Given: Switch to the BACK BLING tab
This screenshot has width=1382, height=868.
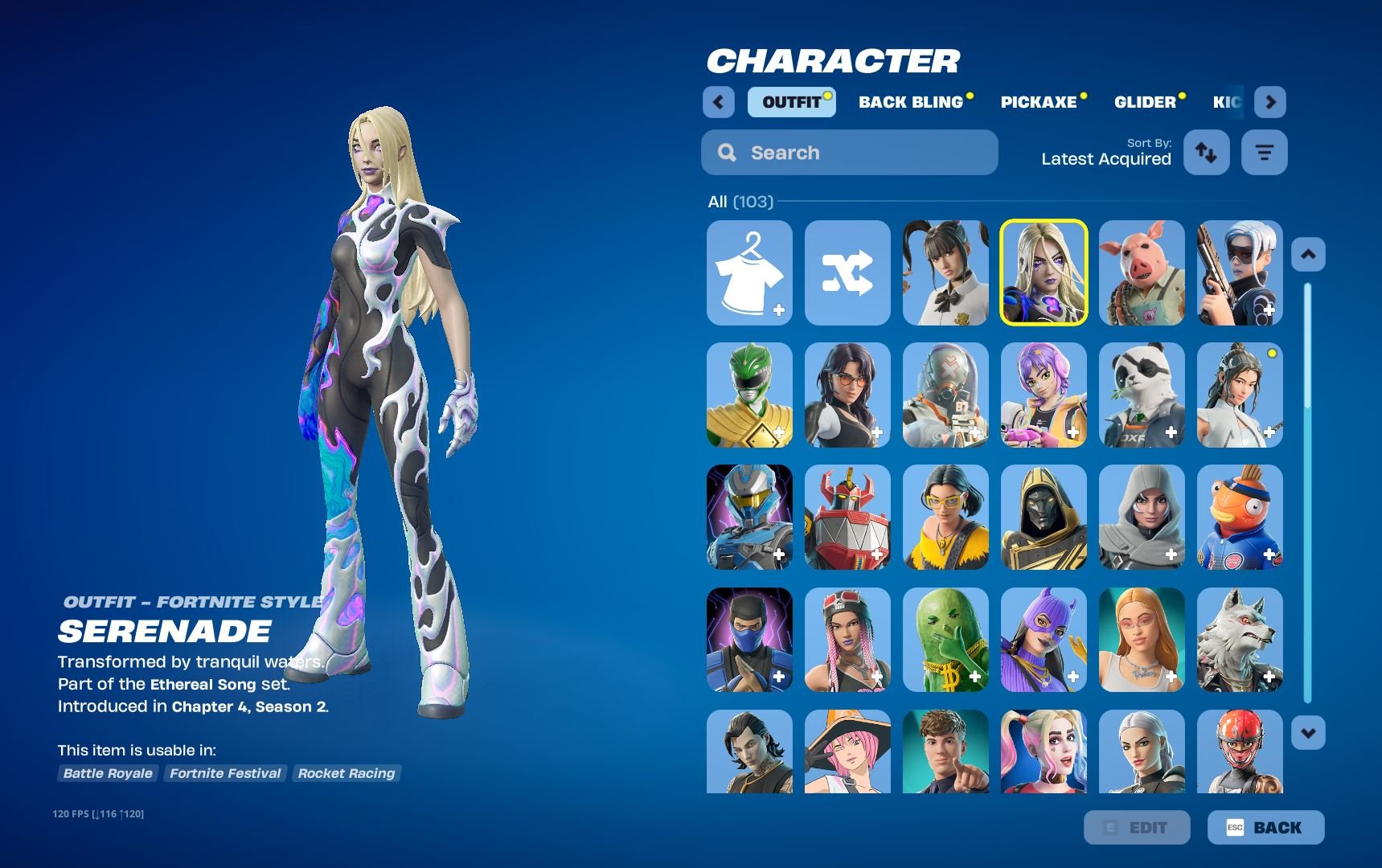Looking at the screenshot, I should point(911,102).
